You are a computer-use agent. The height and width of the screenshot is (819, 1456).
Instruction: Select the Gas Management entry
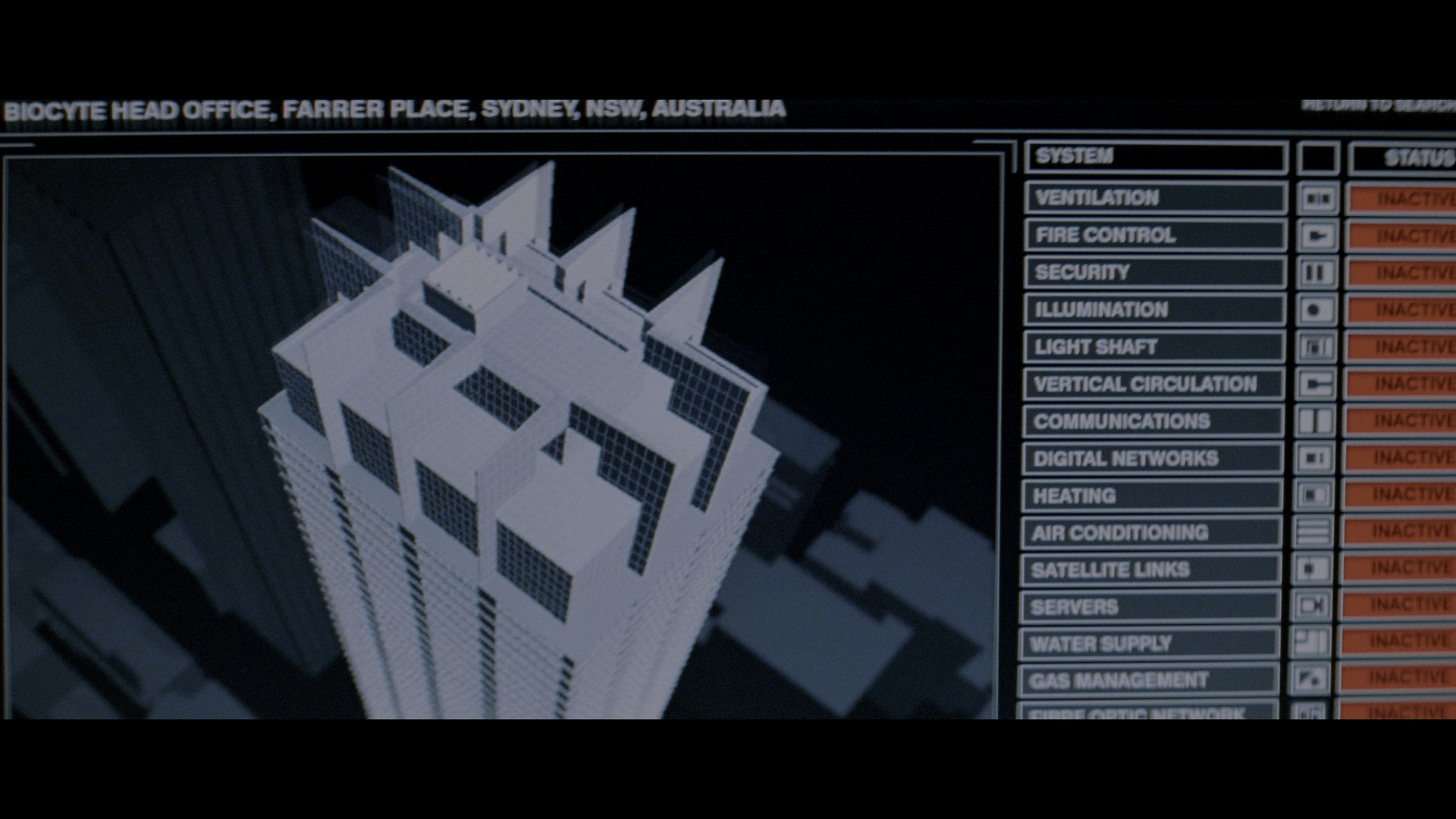point(1149,680)
